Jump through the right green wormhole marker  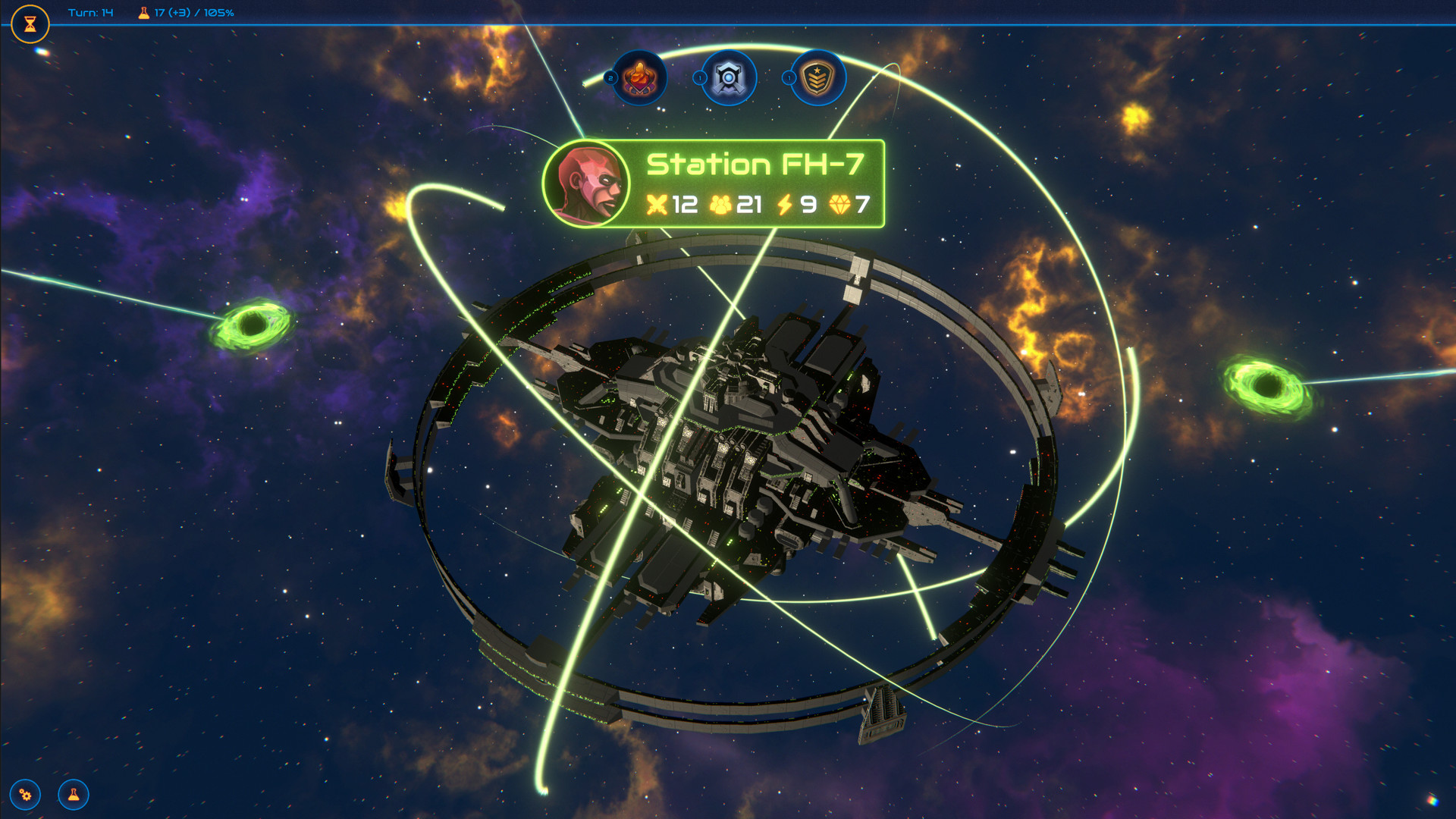pyautogui.click(x=1266, y=385)
